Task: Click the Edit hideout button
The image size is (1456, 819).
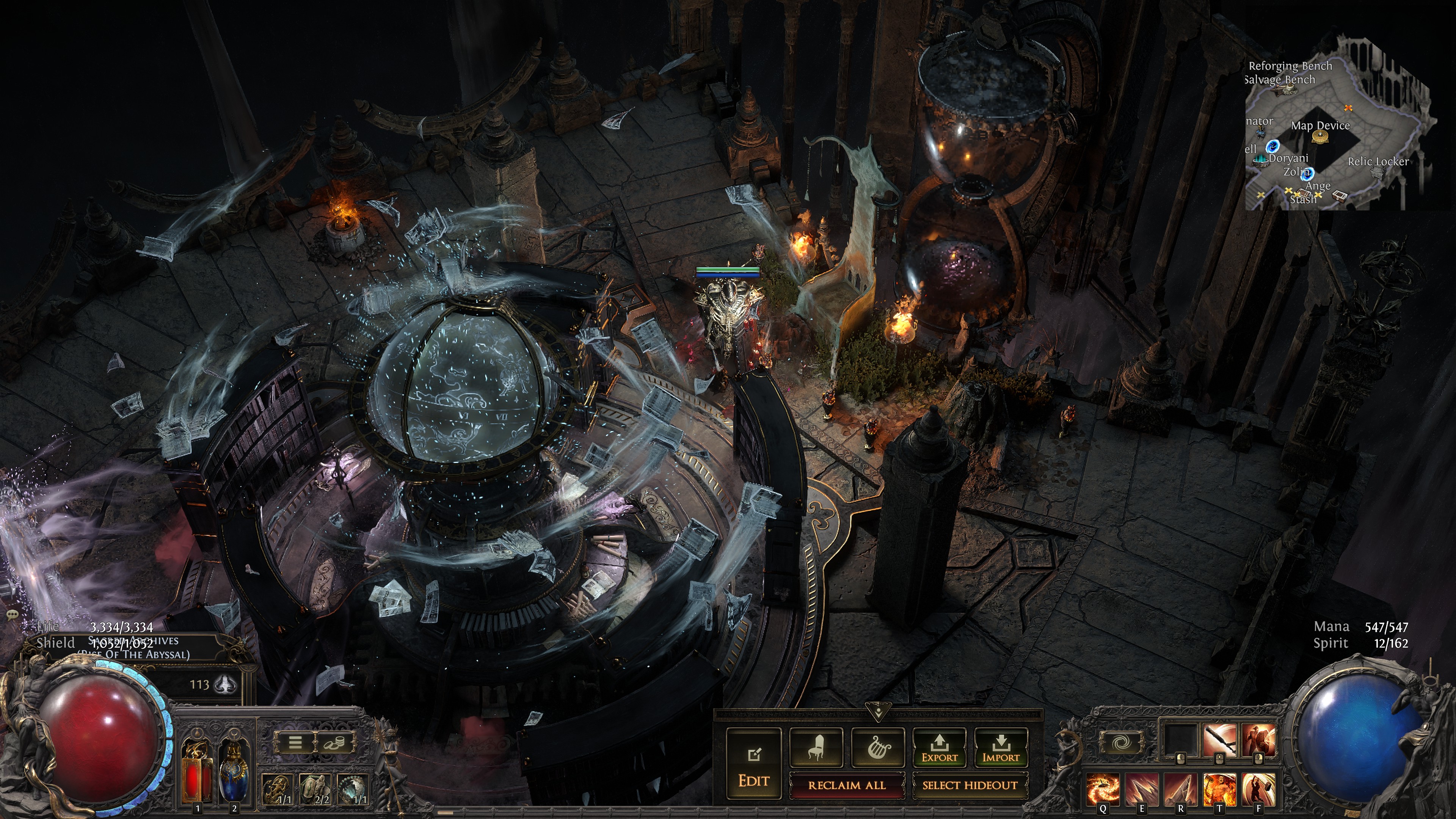Action: coord(753,763)
